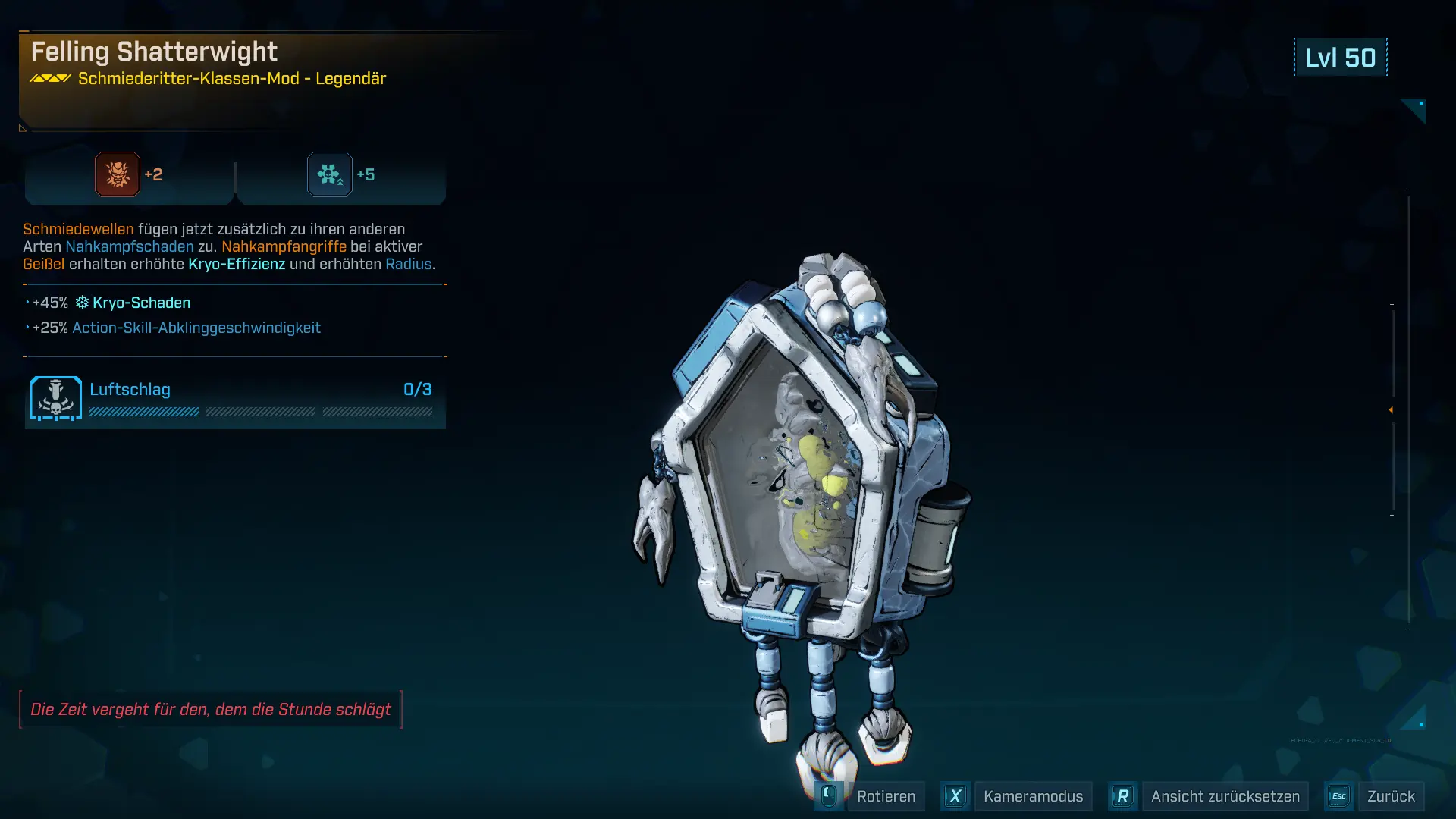Click the red demon skill icon
Viewport: 1456px width, 819px height.
pyautogui.click(x=118, y=174)
